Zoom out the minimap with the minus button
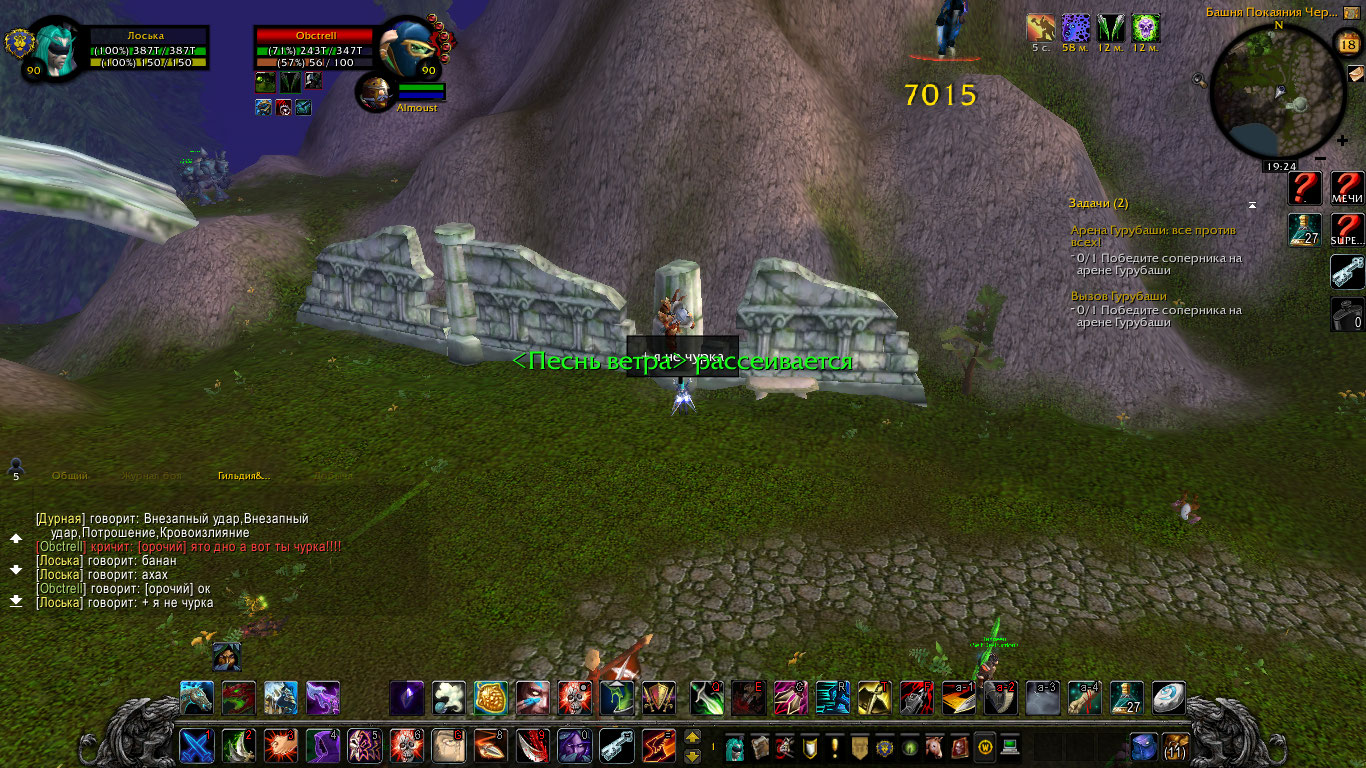The height and width of the screenshot is (768, 1366). pos(1320,158)
